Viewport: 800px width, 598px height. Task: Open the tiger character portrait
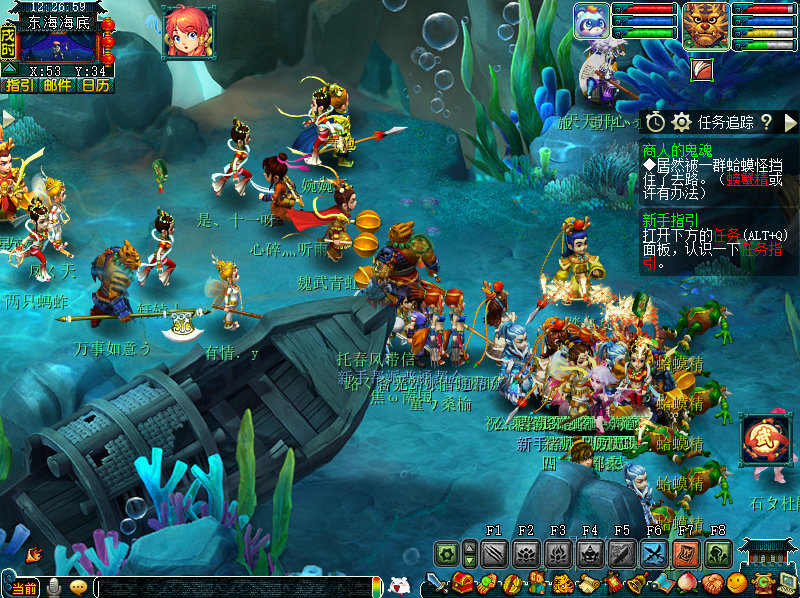point(704,25)
